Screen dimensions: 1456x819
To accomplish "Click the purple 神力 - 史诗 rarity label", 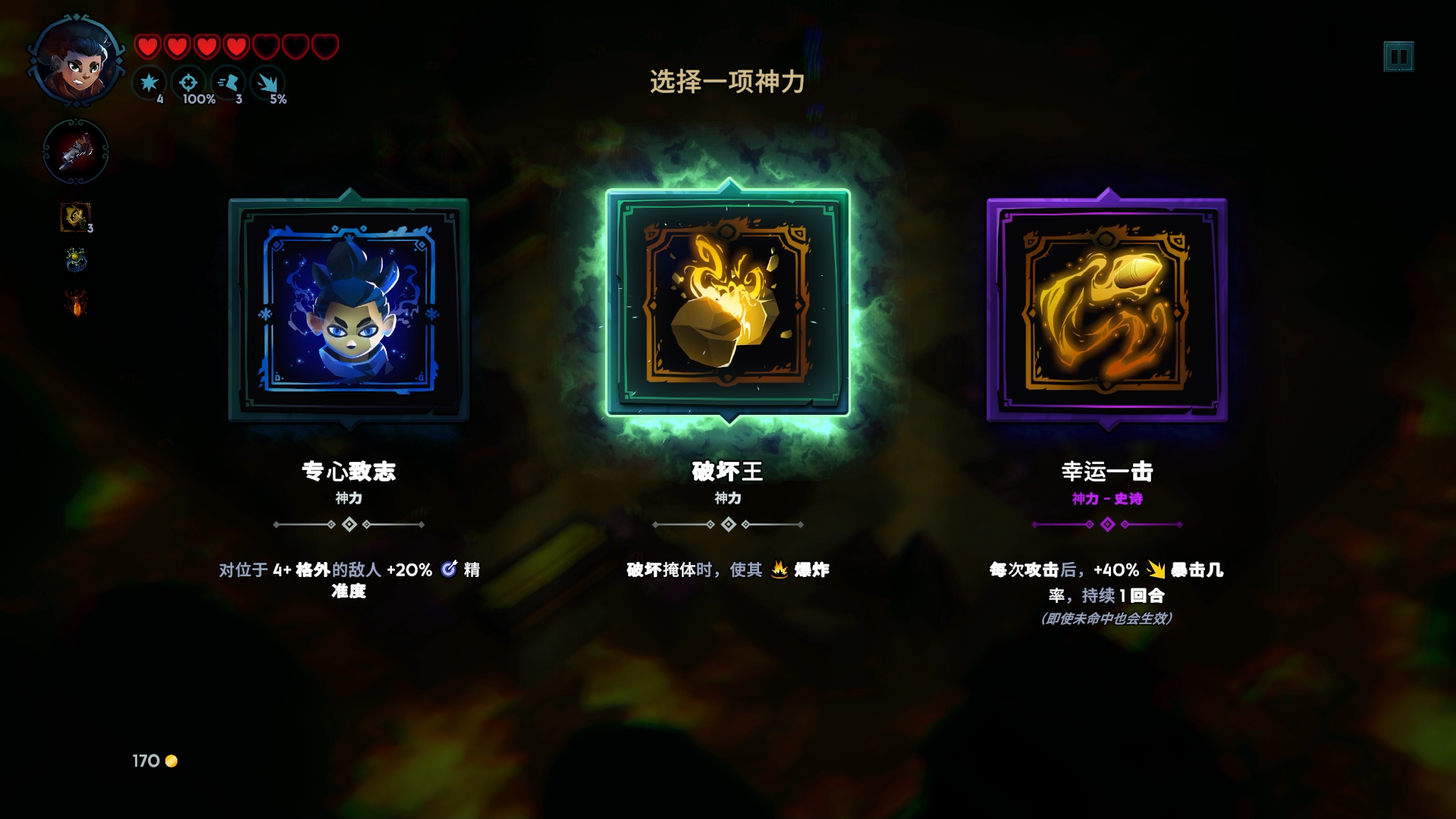I will 1107,498.
